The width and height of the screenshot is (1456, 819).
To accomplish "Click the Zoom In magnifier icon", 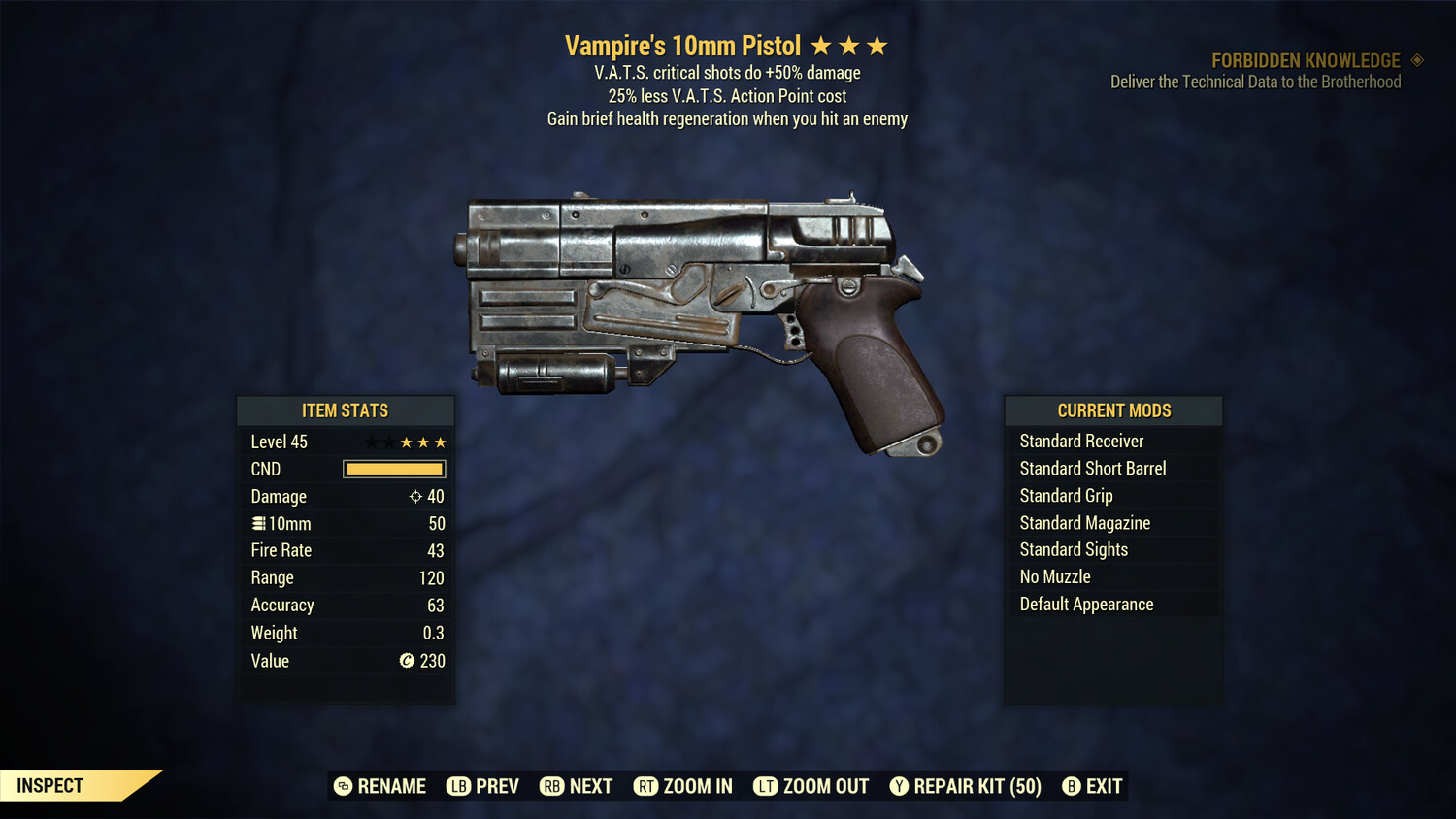I will pyautogui.click(x=646, y=786).
